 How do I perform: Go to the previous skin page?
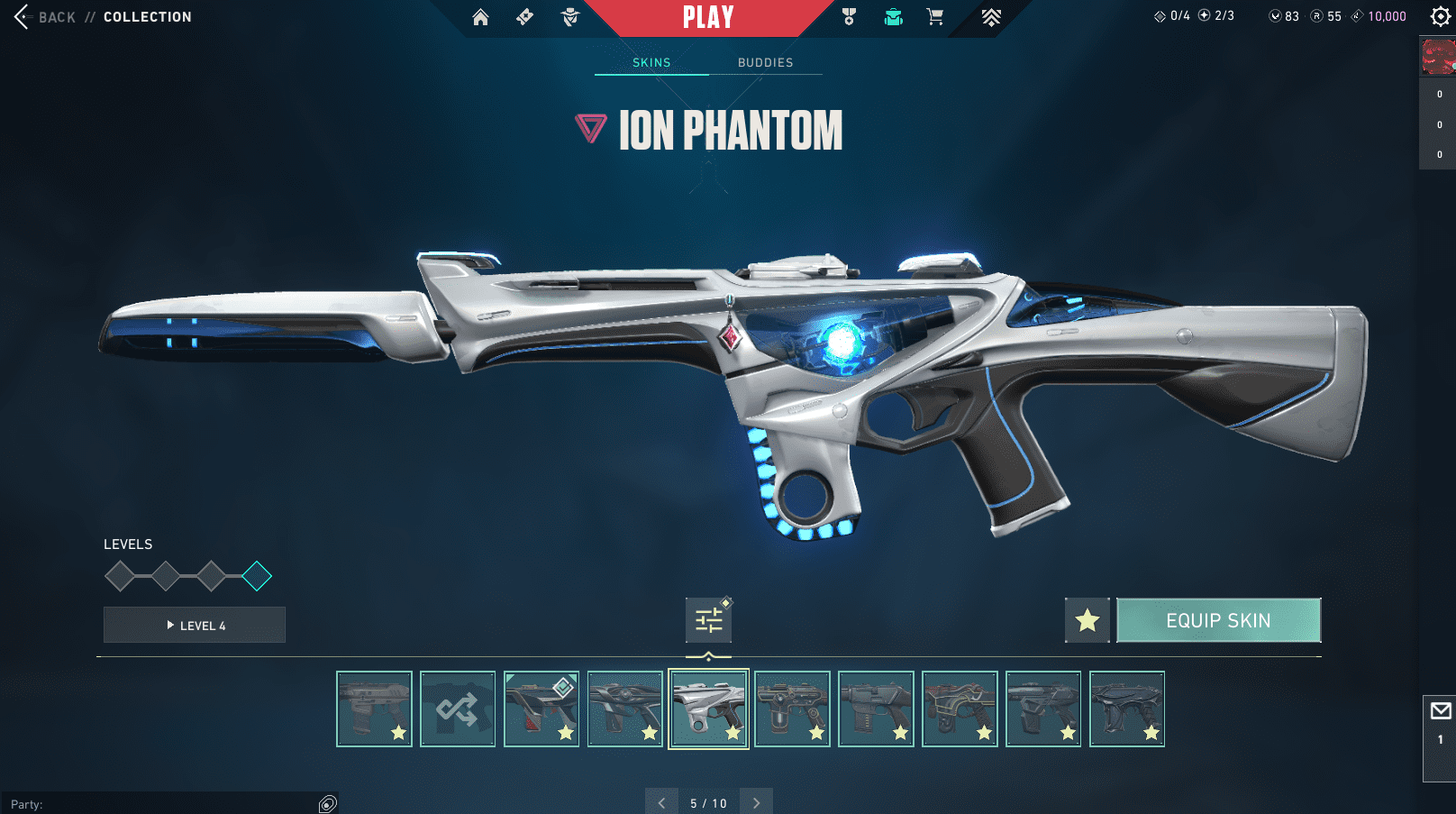661,802
